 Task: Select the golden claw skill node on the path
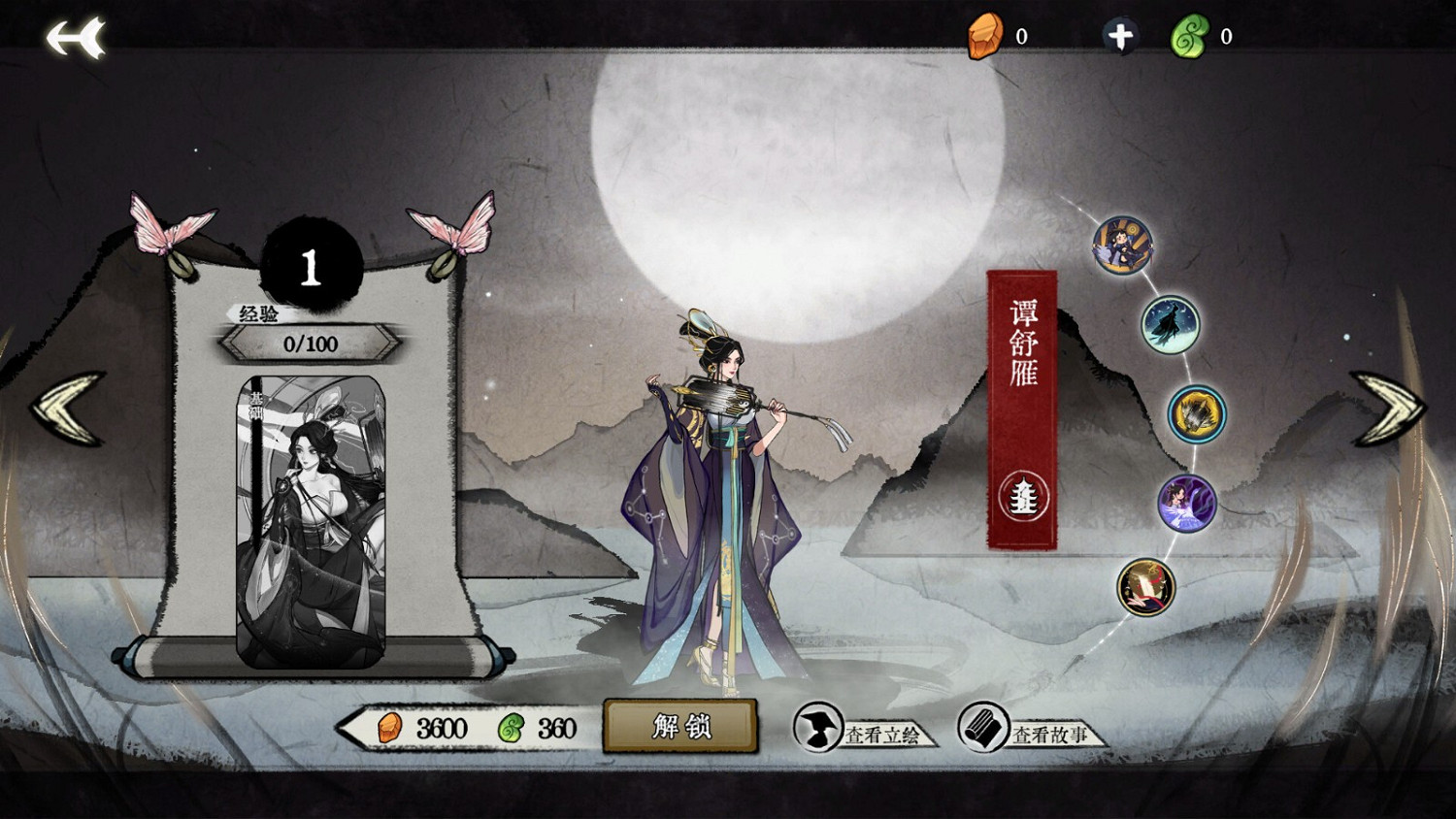click(1196, 414)
